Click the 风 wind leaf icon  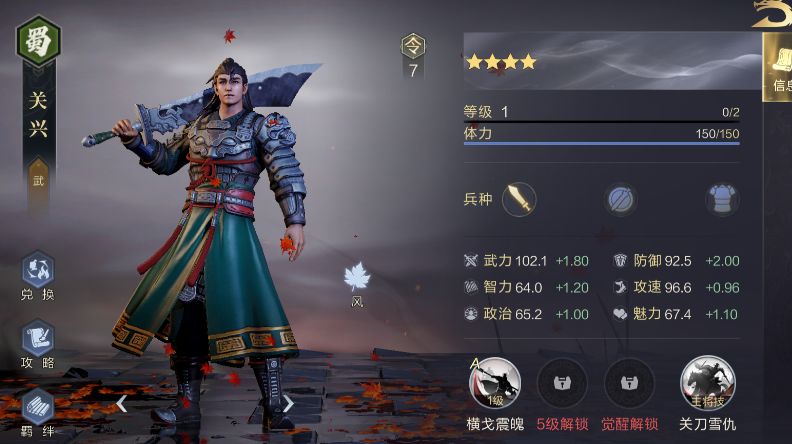[357, 278]
